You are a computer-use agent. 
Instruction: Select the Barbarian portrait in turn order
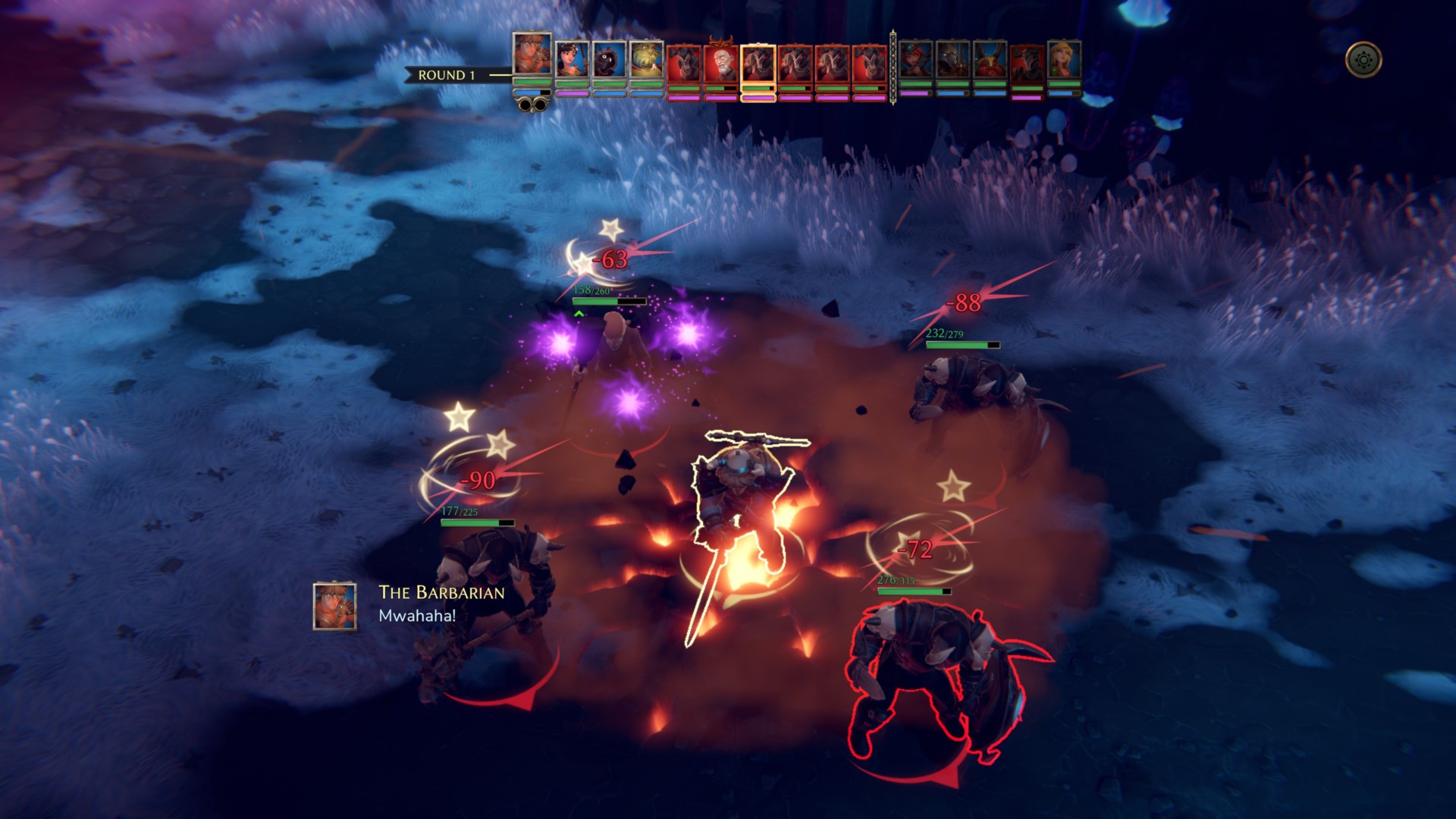(532, 55)
